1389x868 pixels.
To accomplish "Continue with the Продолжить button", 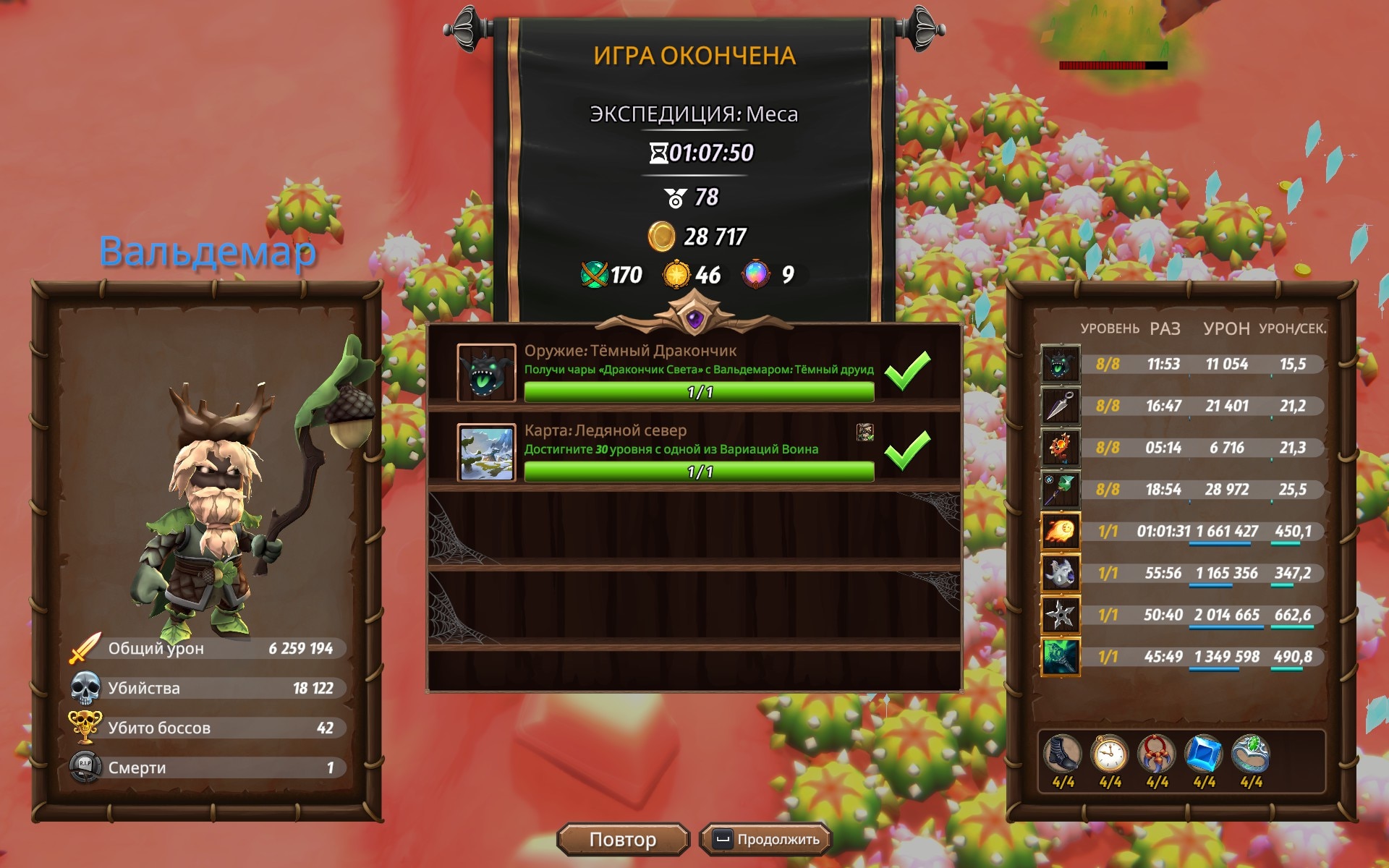I will pyautogui.click(x=766, y=839).
